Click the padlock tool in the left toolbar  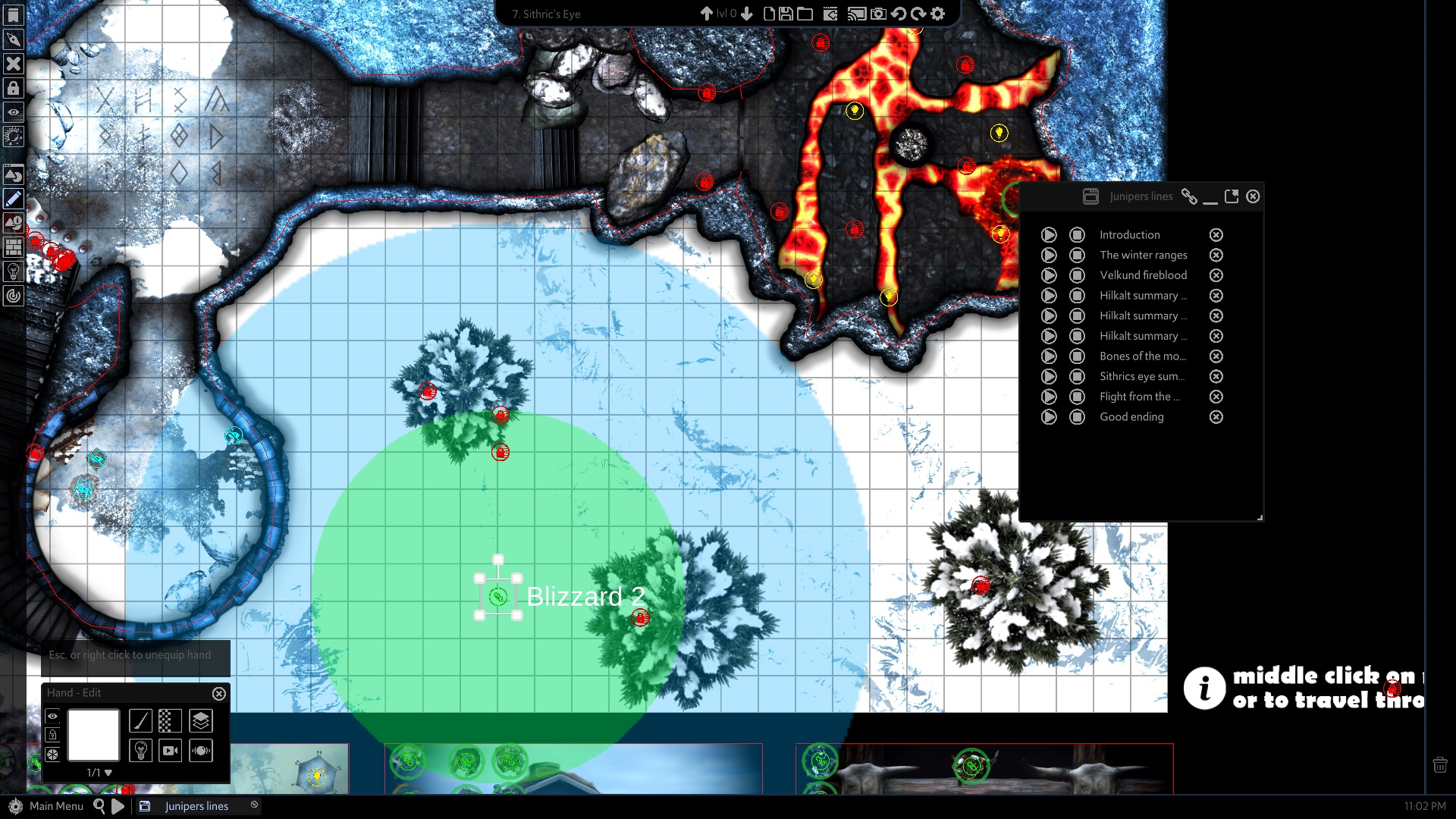pos(14,88)
